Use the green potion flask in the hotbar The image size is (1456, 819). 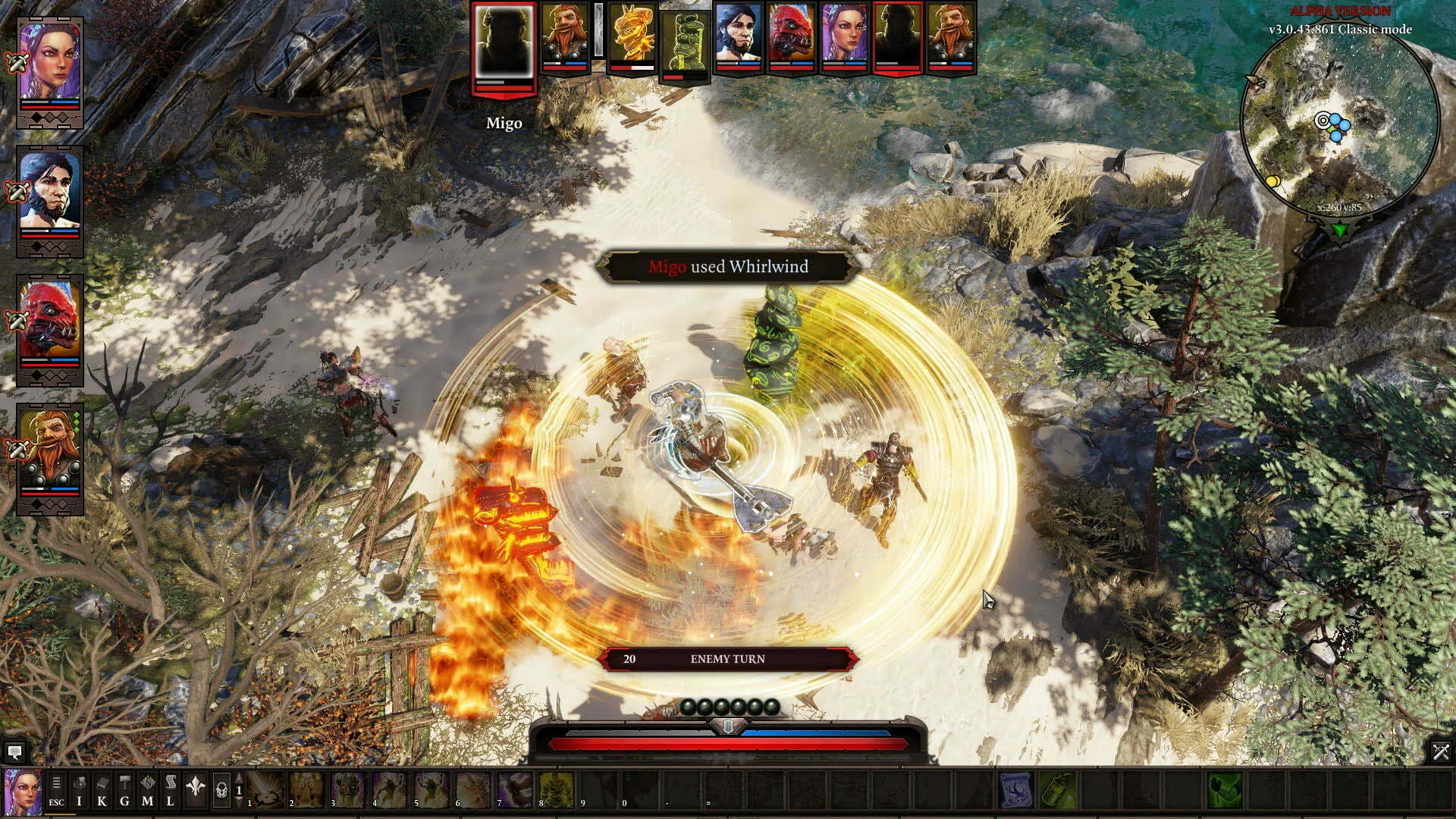1057,791
